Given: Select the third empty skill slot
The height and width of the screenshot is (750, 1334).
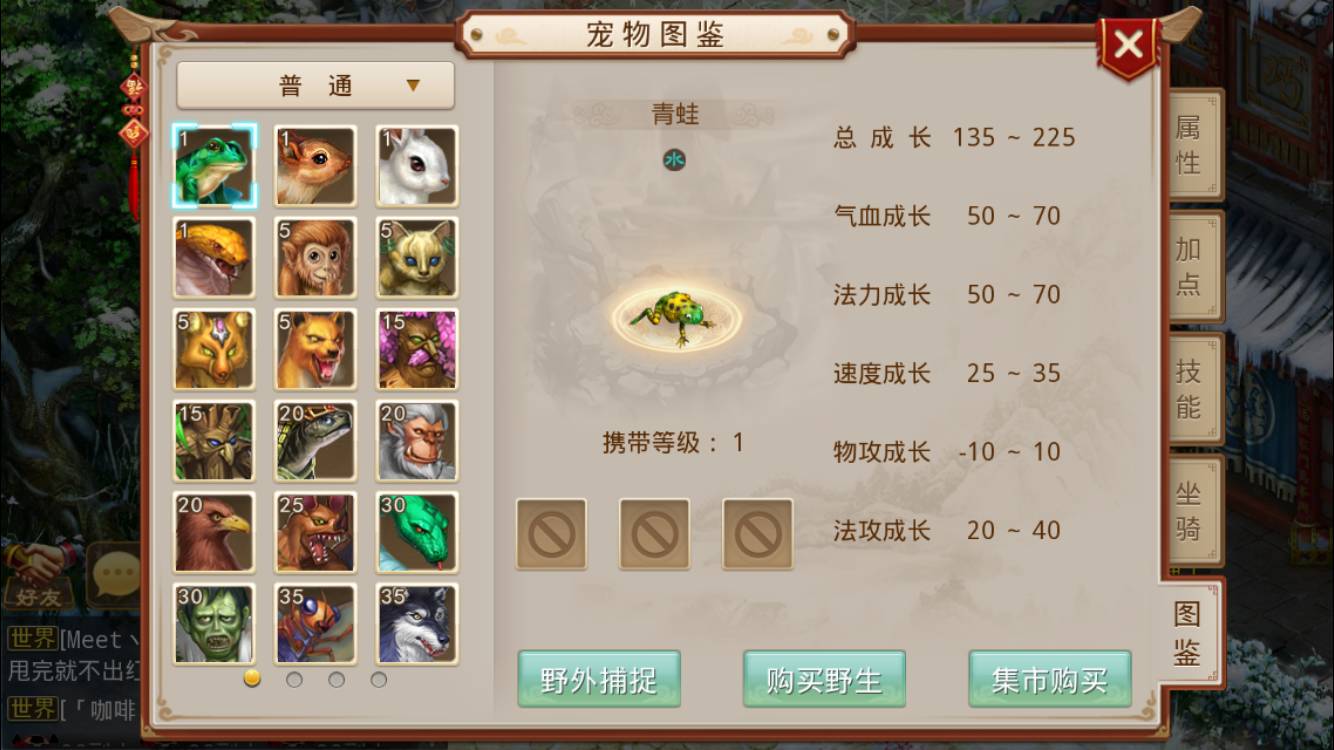Looking at the screenshot, I should coord(757,534).
